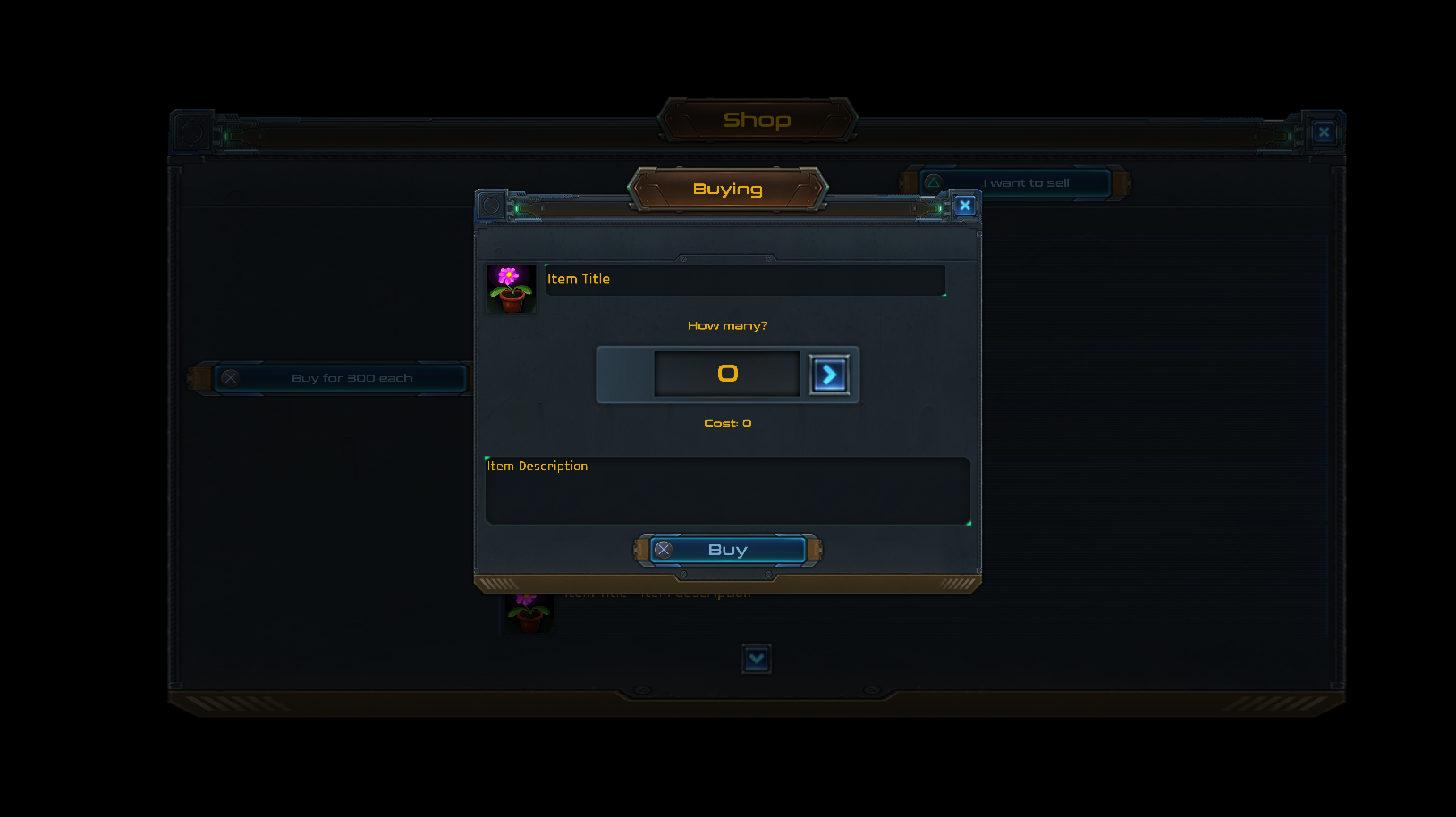Select the triangle gamepad icon on sell button
This screenshot has height=817, width=1456.
(934, 182)
